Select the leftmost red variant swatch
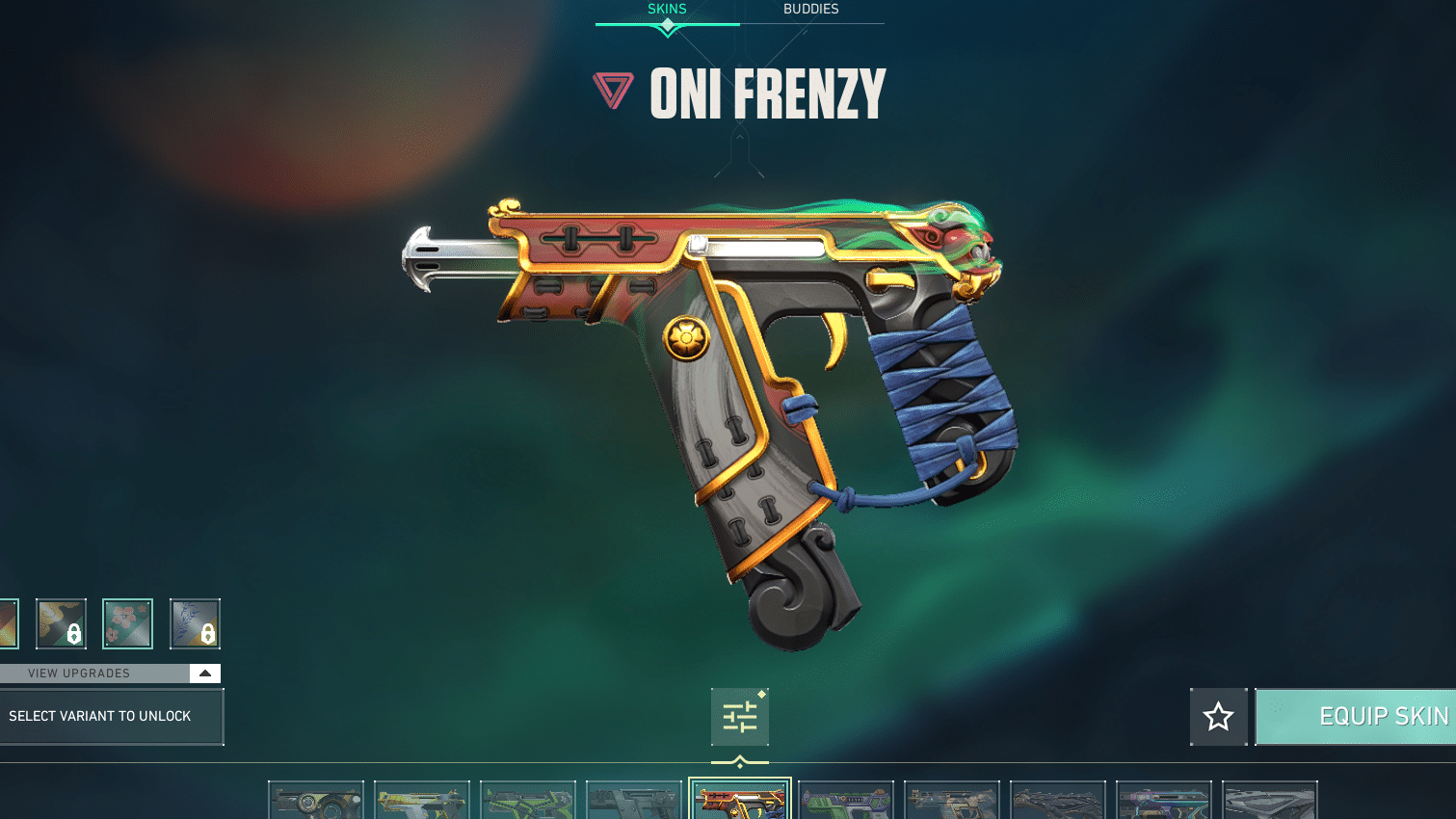This screenshot has width=1456, height=819. pos(6,622)
